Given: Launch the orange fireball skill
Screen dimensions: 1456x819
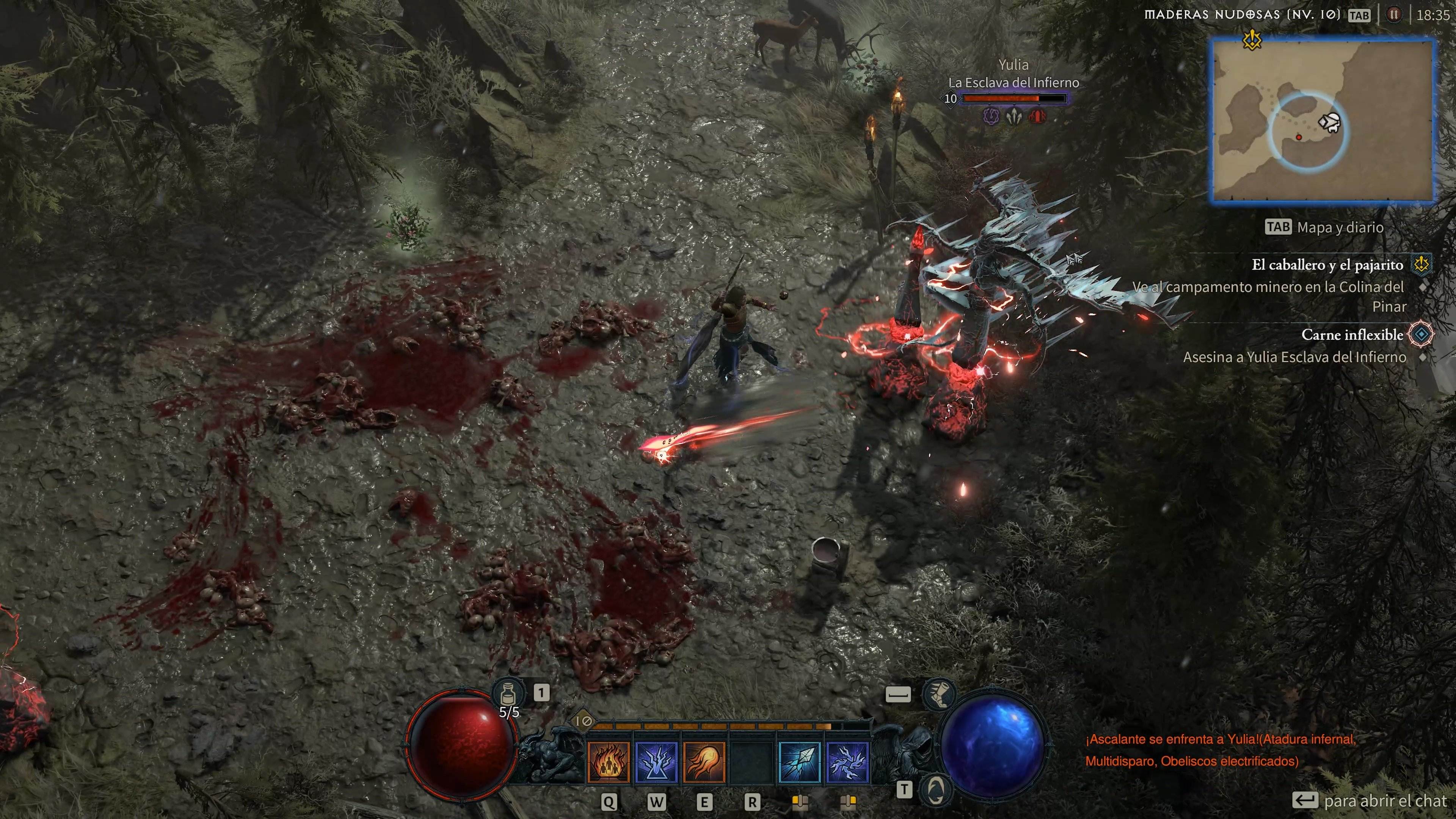Looking at the screenshot, I should coord(704,762).
